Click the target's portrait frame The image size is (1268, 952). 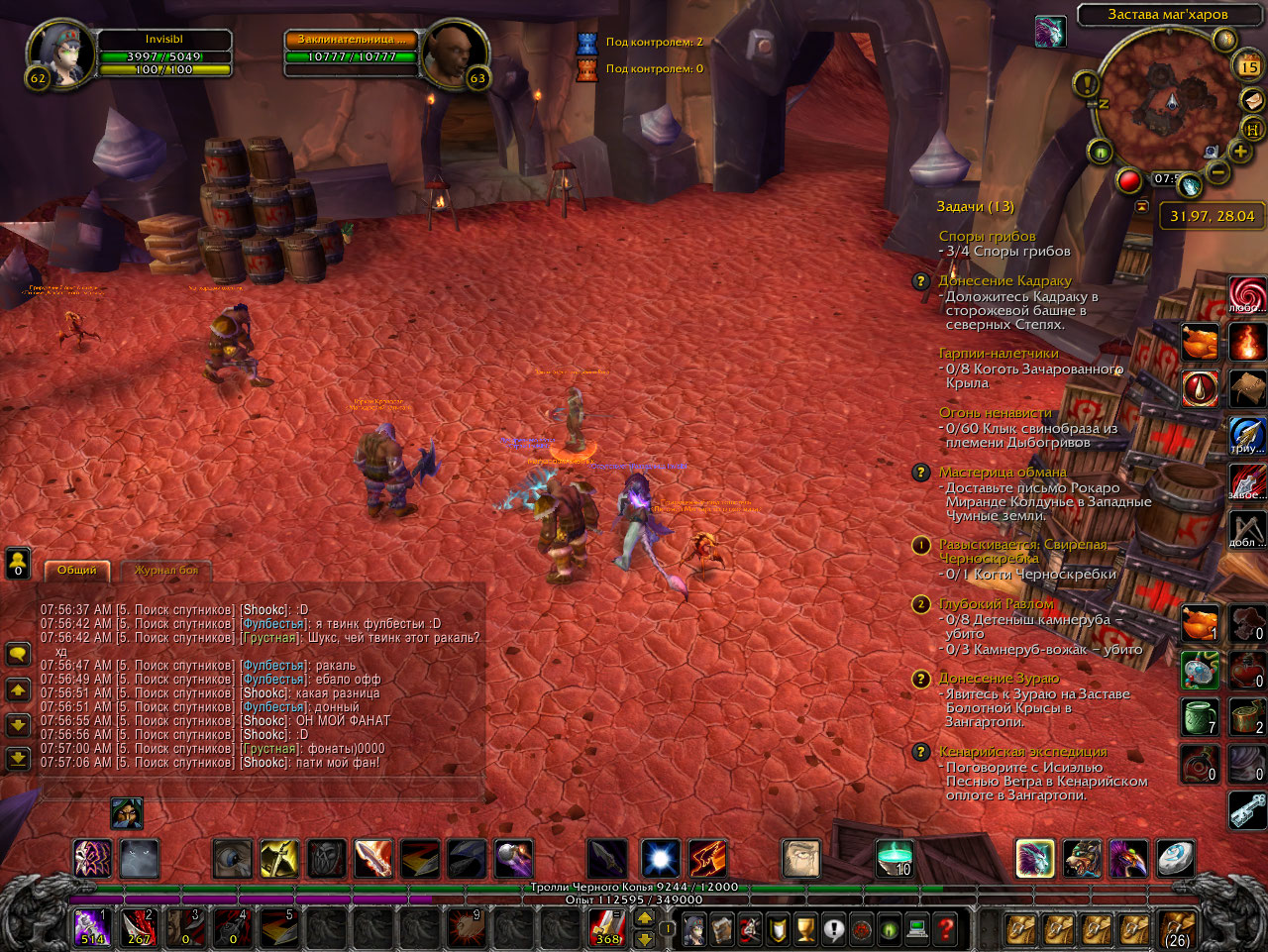pyautogui.click(x=455, y=54)
